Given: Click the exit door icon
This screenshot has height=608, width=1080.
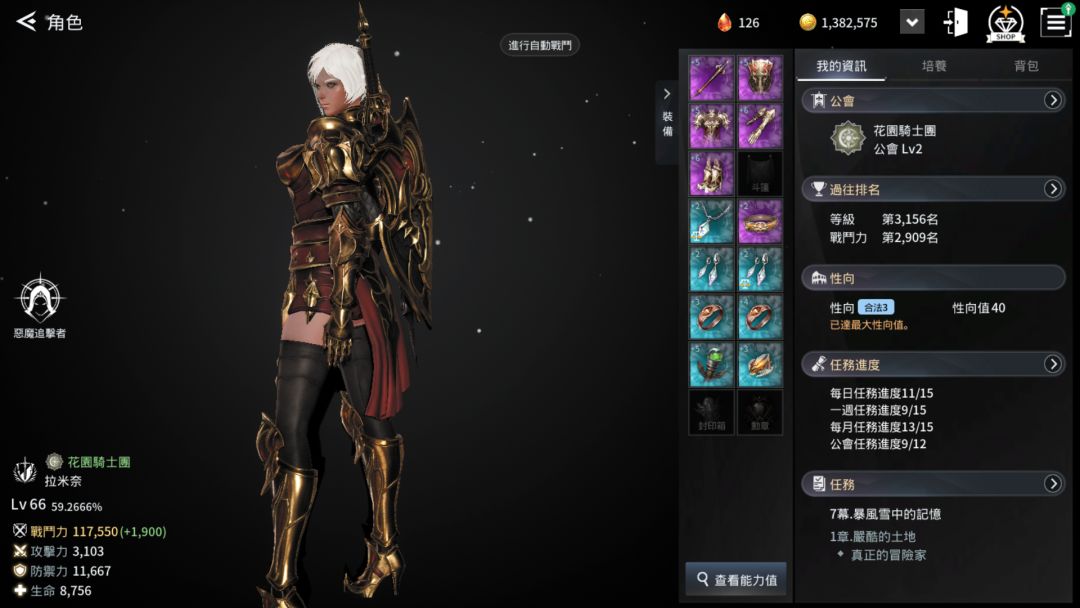Looking at the screenshot, I should click(956, 22).
